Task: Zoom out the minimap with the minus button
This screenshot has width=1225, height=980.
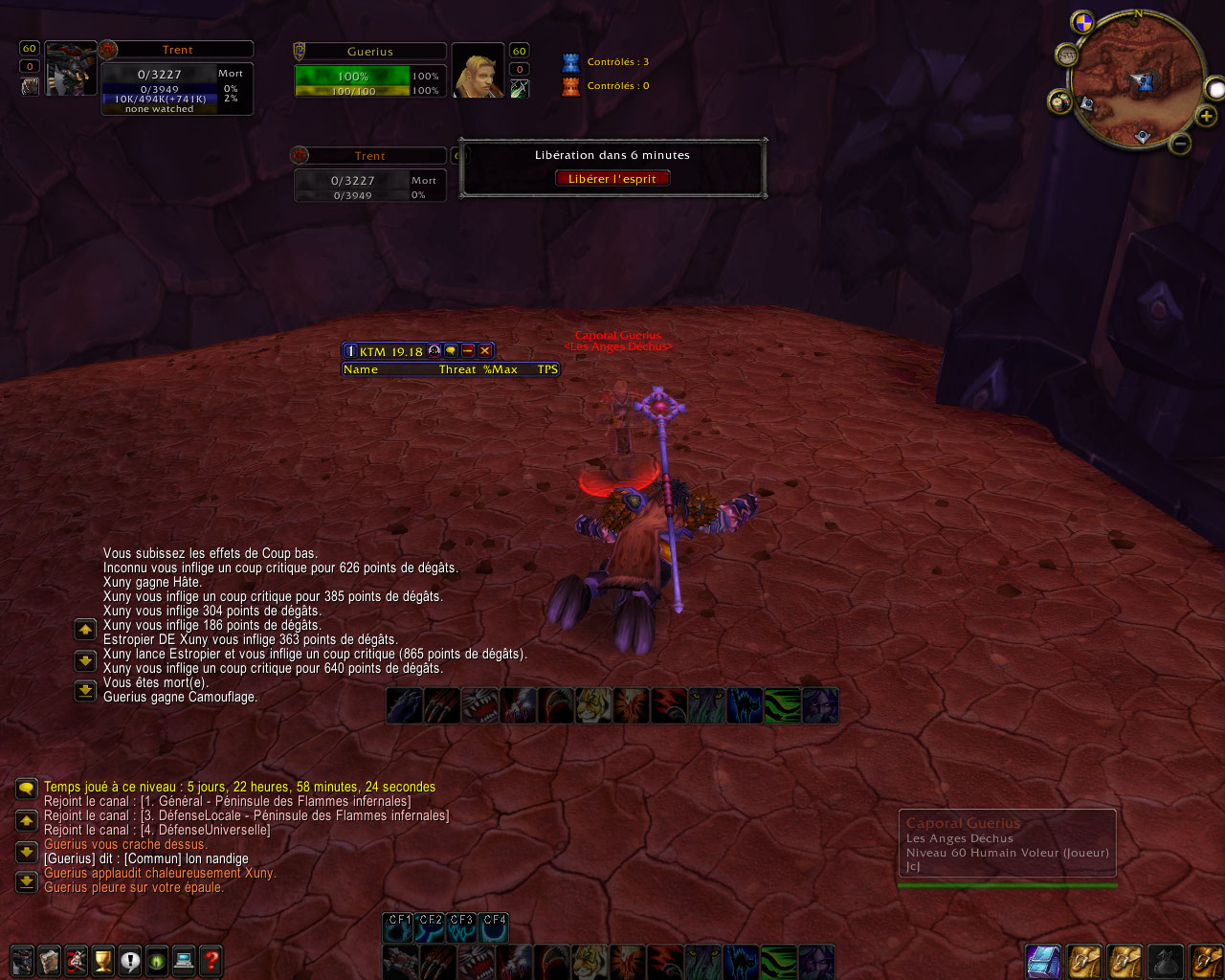Action: coord(1180,145)
